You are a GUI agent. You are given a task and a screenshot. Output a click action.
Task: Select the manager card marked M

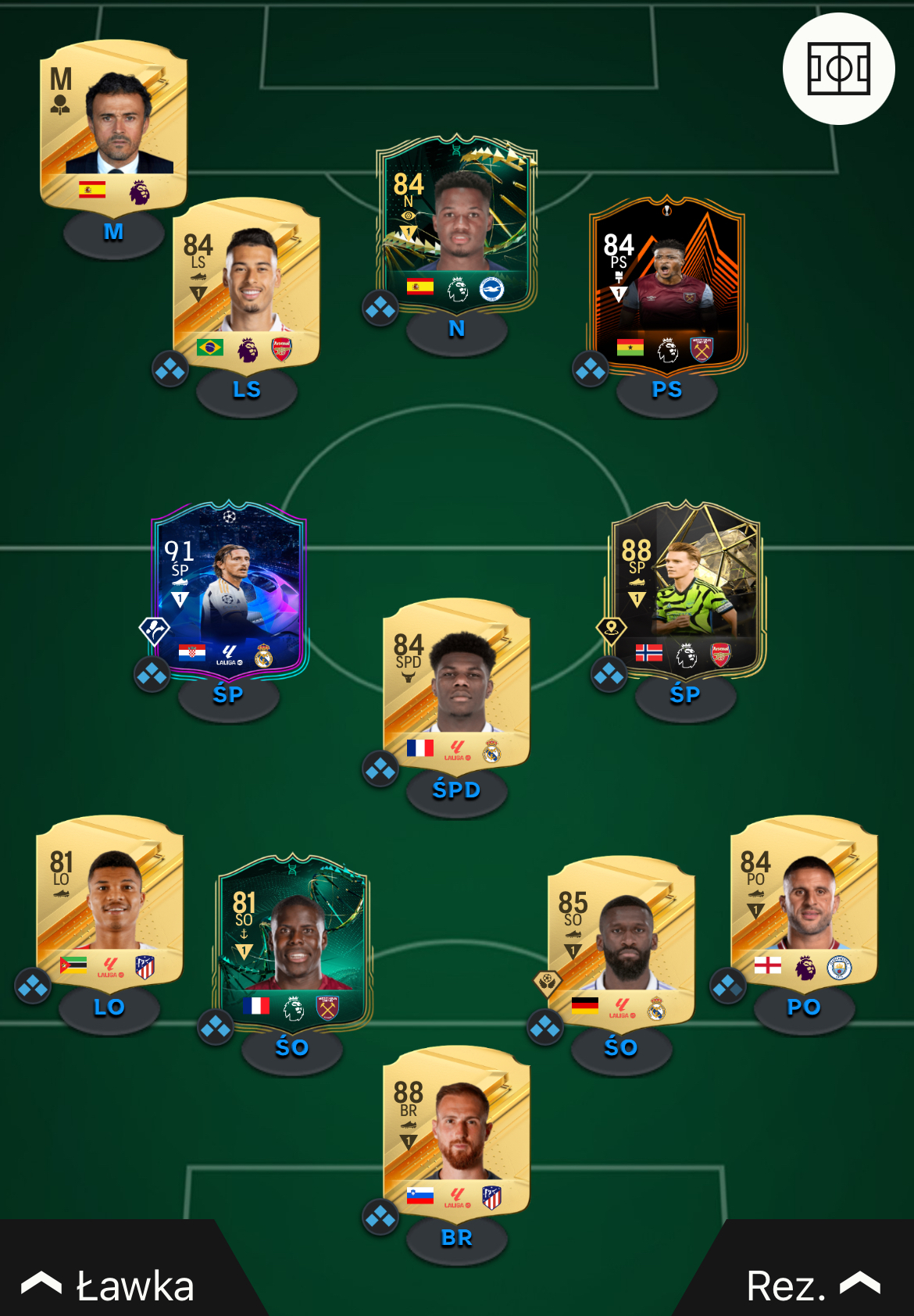[113, 125]
